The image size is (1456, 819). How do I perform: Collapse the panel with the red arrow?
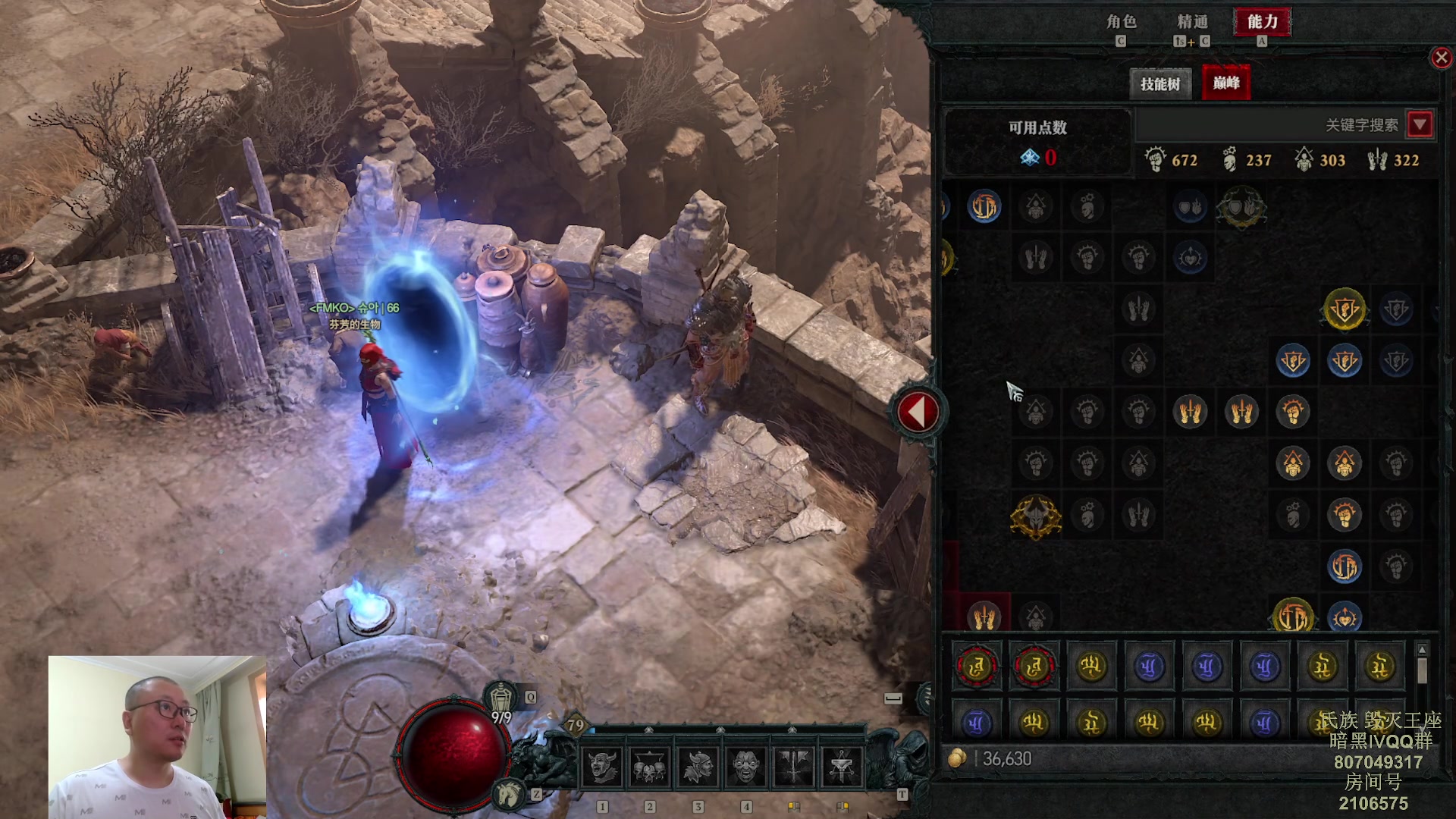tap(918, 413)
